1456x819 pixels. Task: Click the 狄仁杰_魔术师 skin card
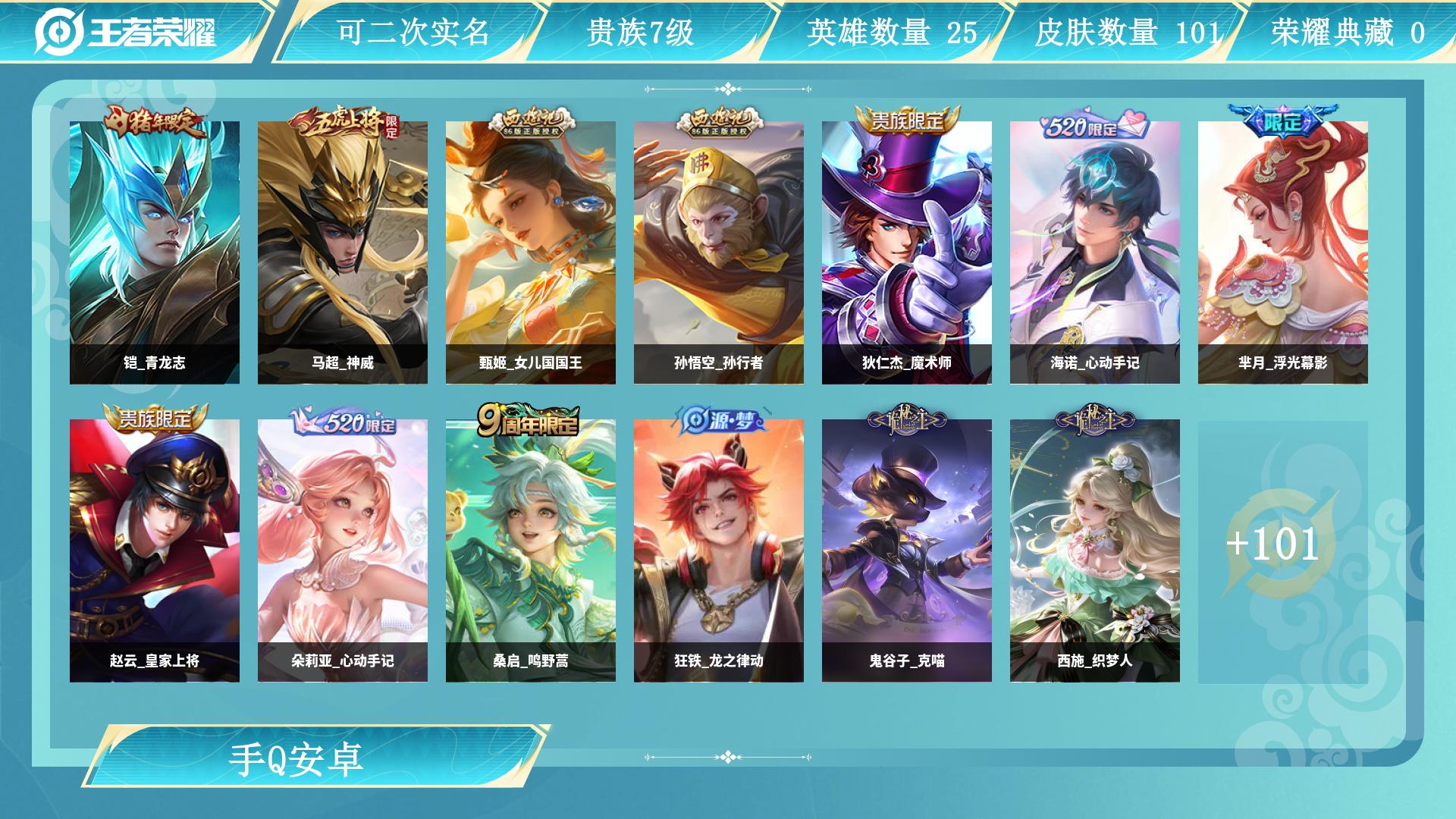(907, 253)
